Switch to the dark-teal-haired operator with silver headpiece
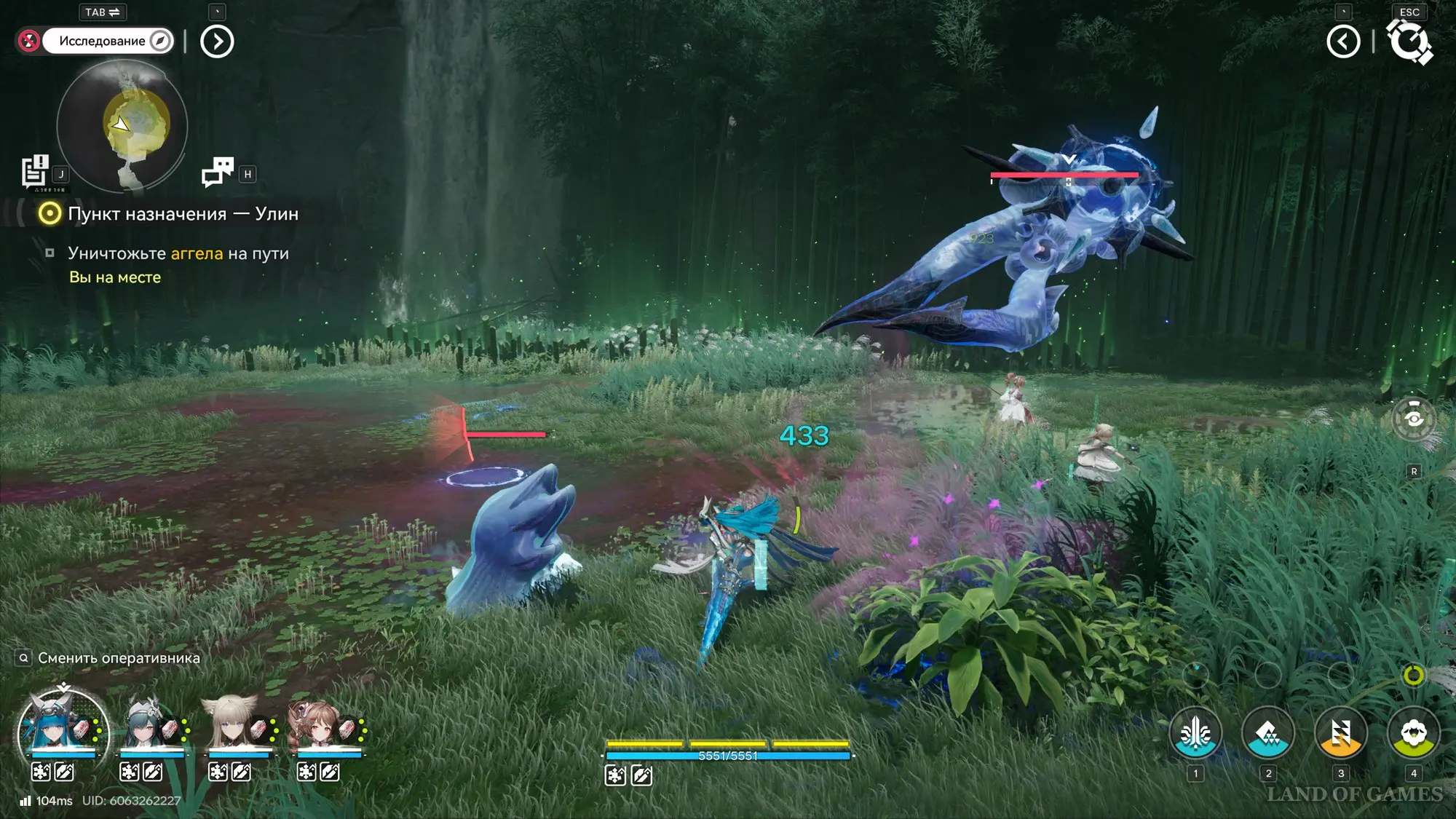 pyautogui.click(x=151, y=727)
